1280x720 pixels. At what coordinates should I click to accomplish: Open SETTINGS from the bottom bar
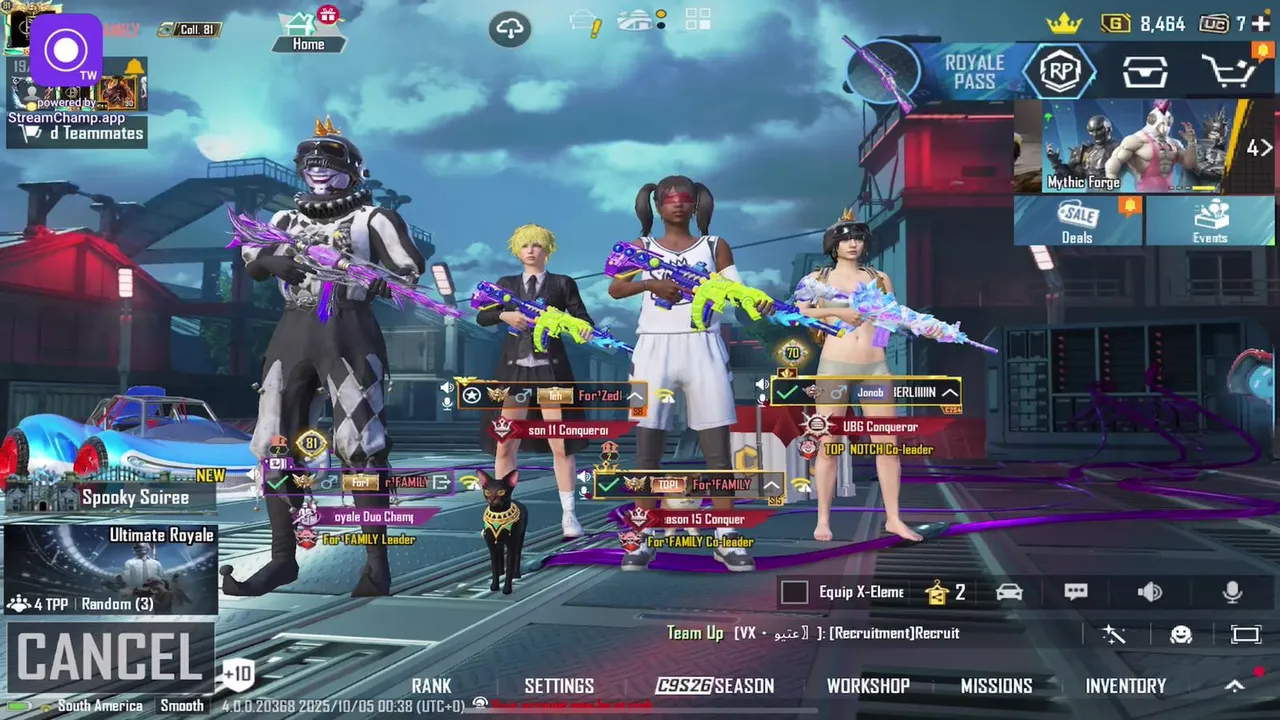[559, 686]
